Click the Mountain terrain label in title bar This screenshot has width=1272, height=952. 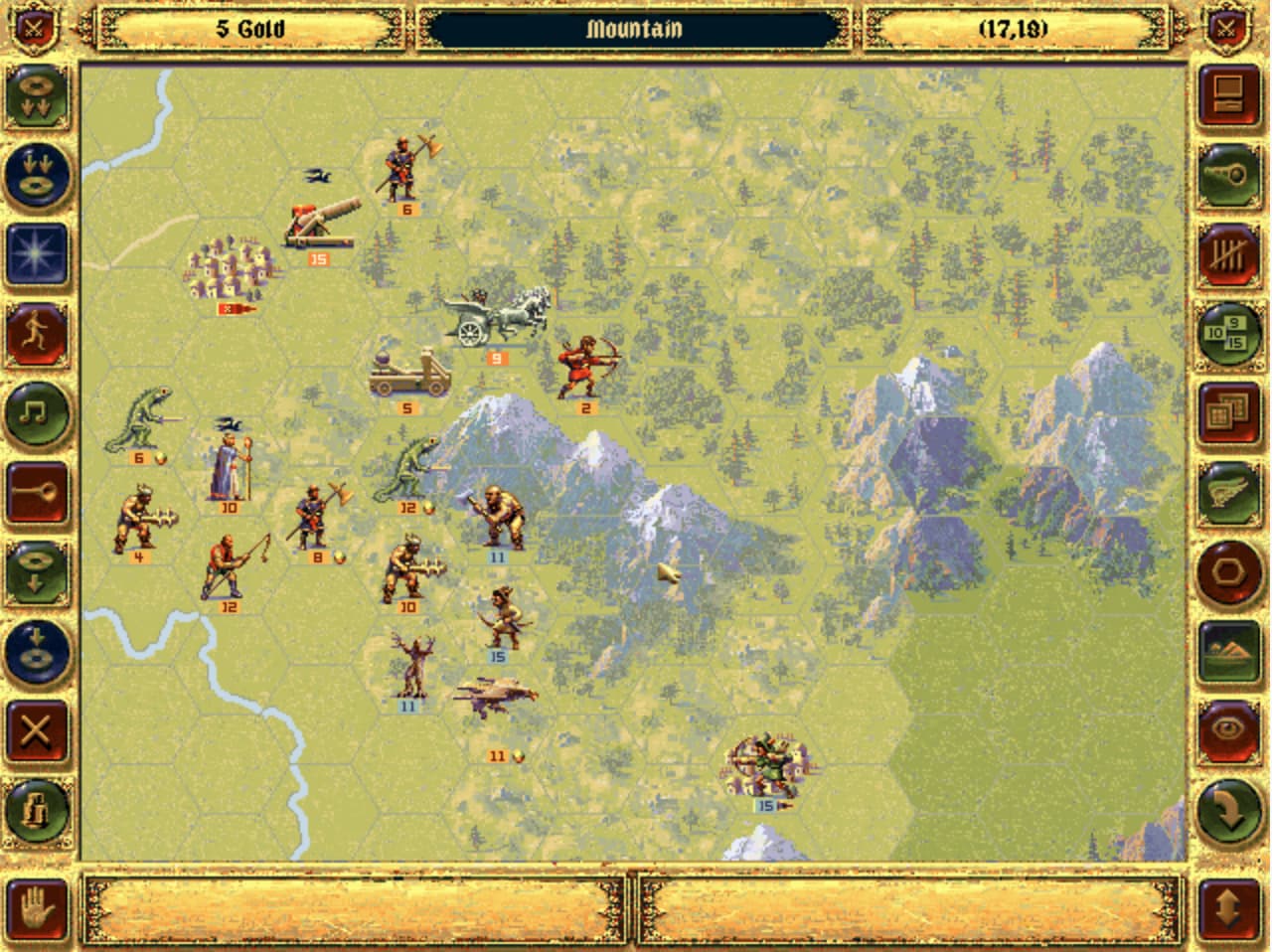point(636,30)
